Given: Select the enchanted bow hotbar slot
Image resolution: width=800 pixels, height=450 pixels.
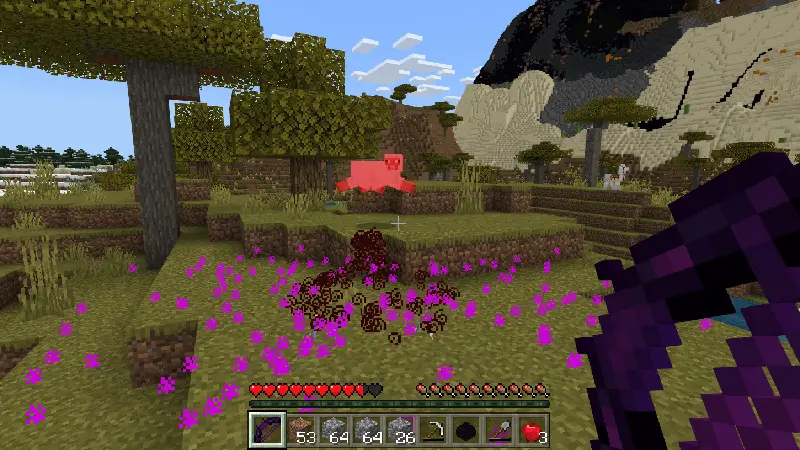Looking at the screenshot, I should pos(266,430).
